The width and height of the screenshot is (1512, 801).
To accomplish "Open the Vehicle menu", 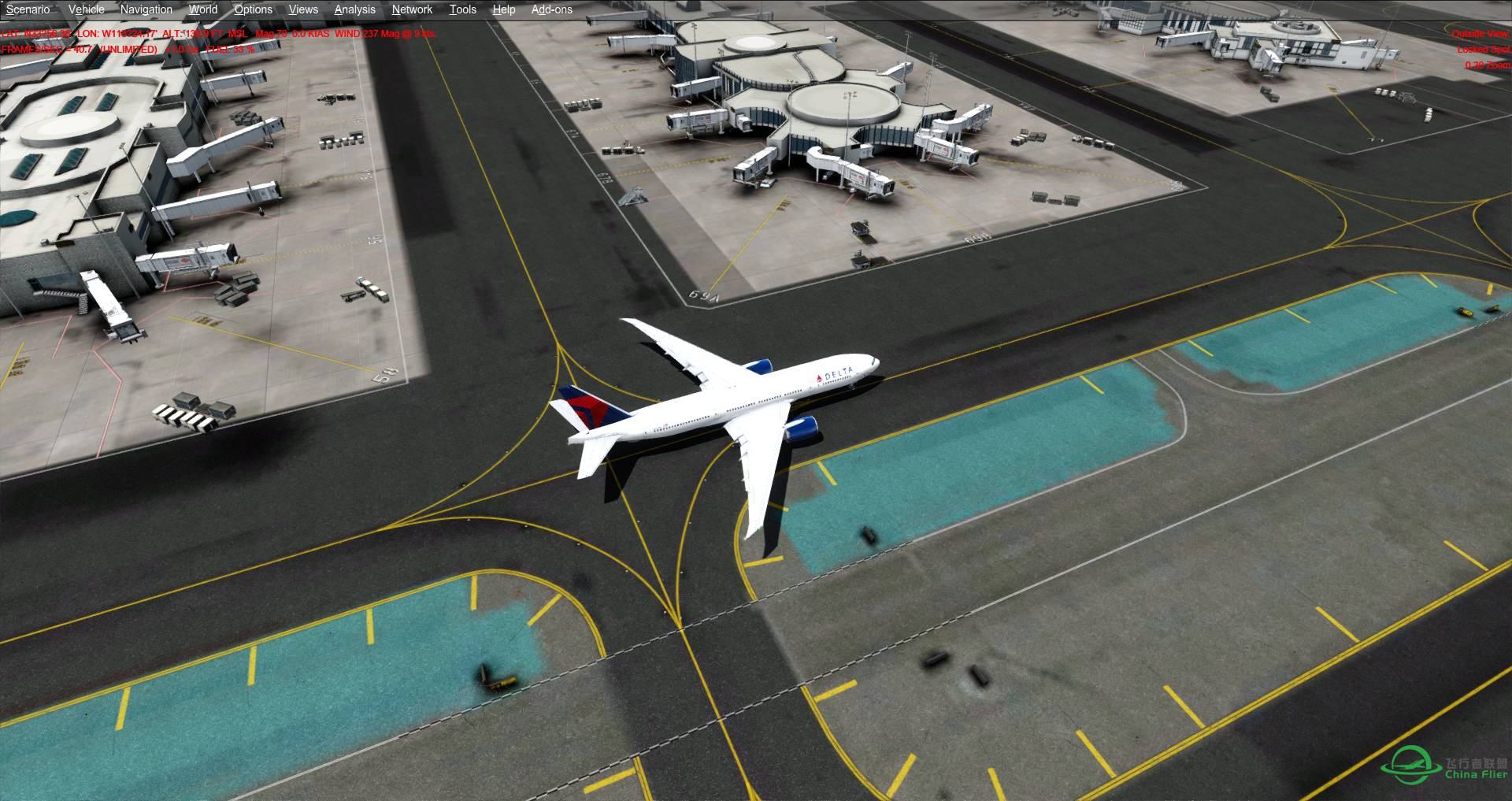I will click(87, 9).
